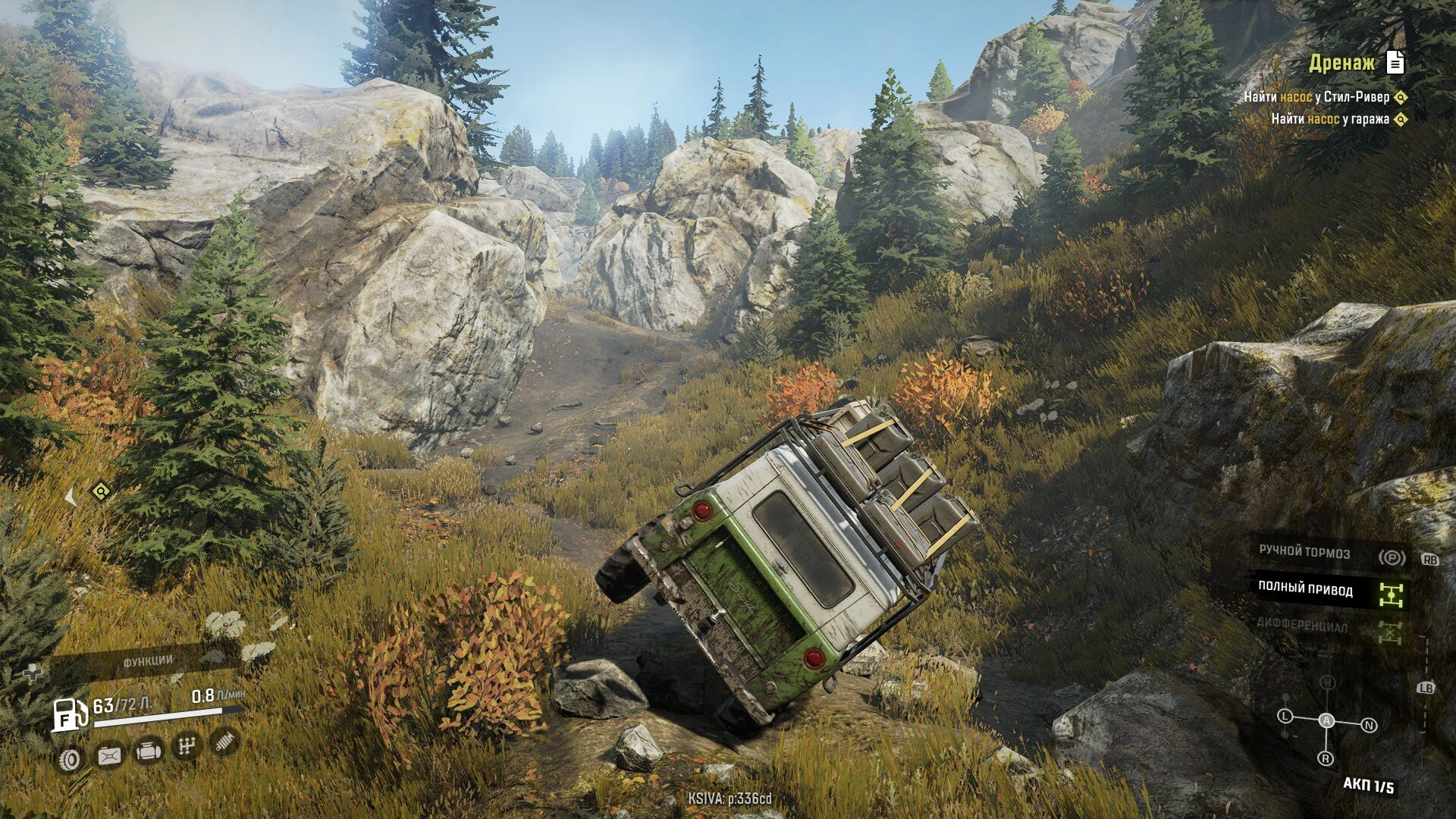
Task: Select the A automatic gear position
Action: click(1326, 720)
